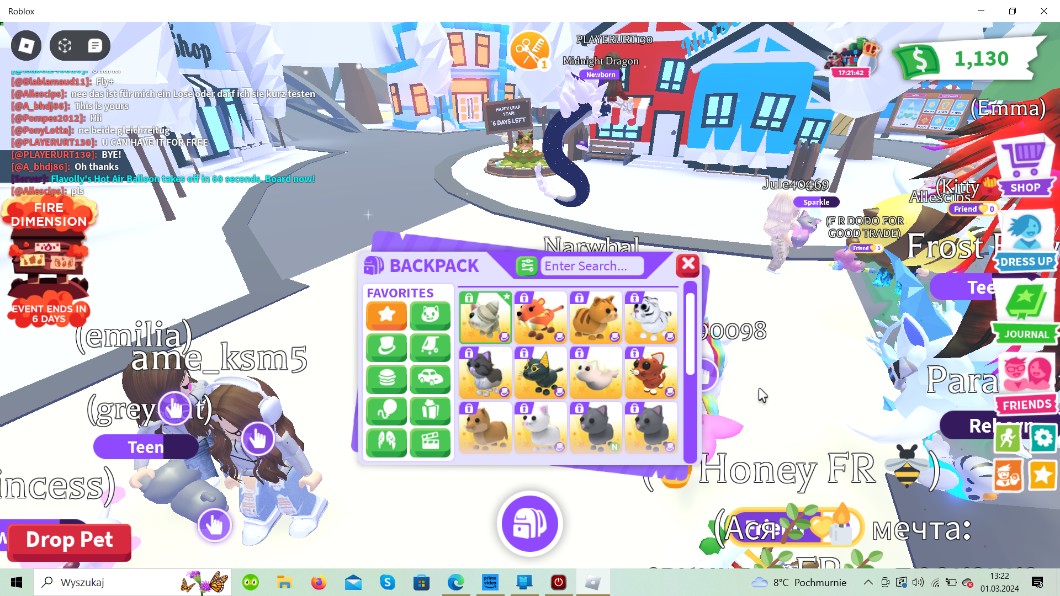Select the orange sabertooth pet slot
This screenshot has width=1060, height=596.
[540, 317]
